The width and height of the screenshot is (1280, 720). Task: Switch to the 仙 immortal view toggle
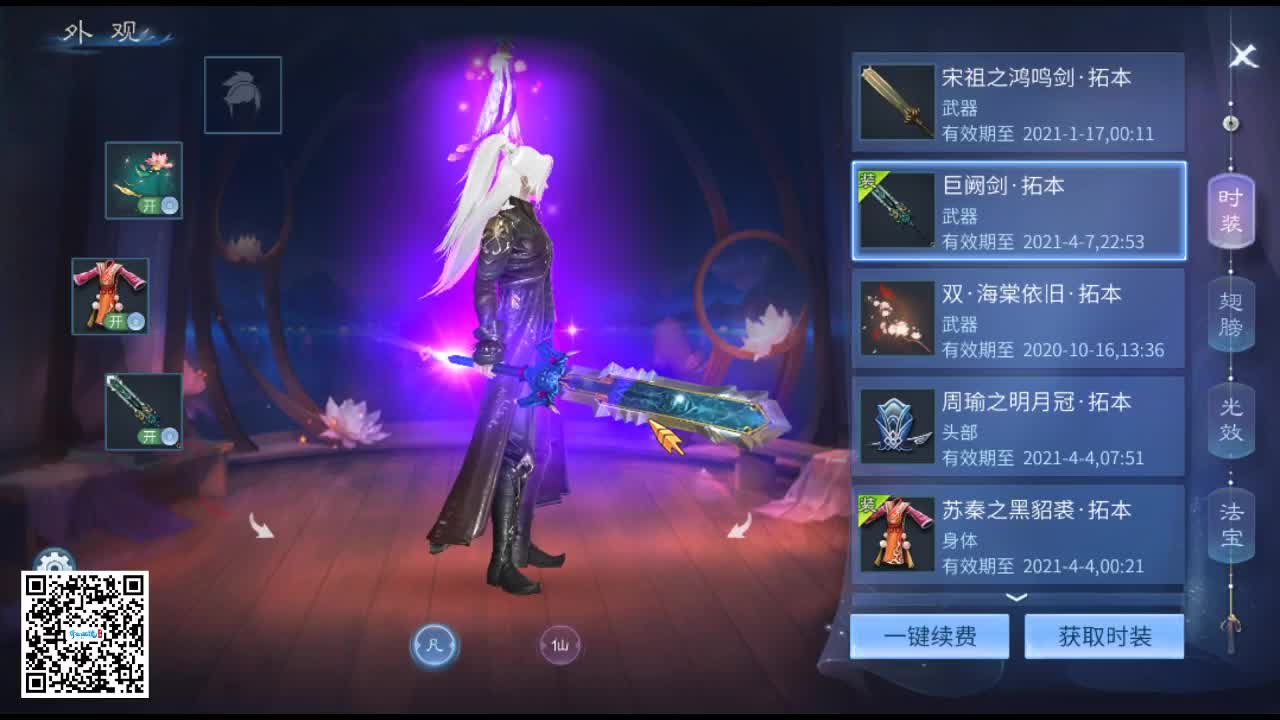pos(561,646)
